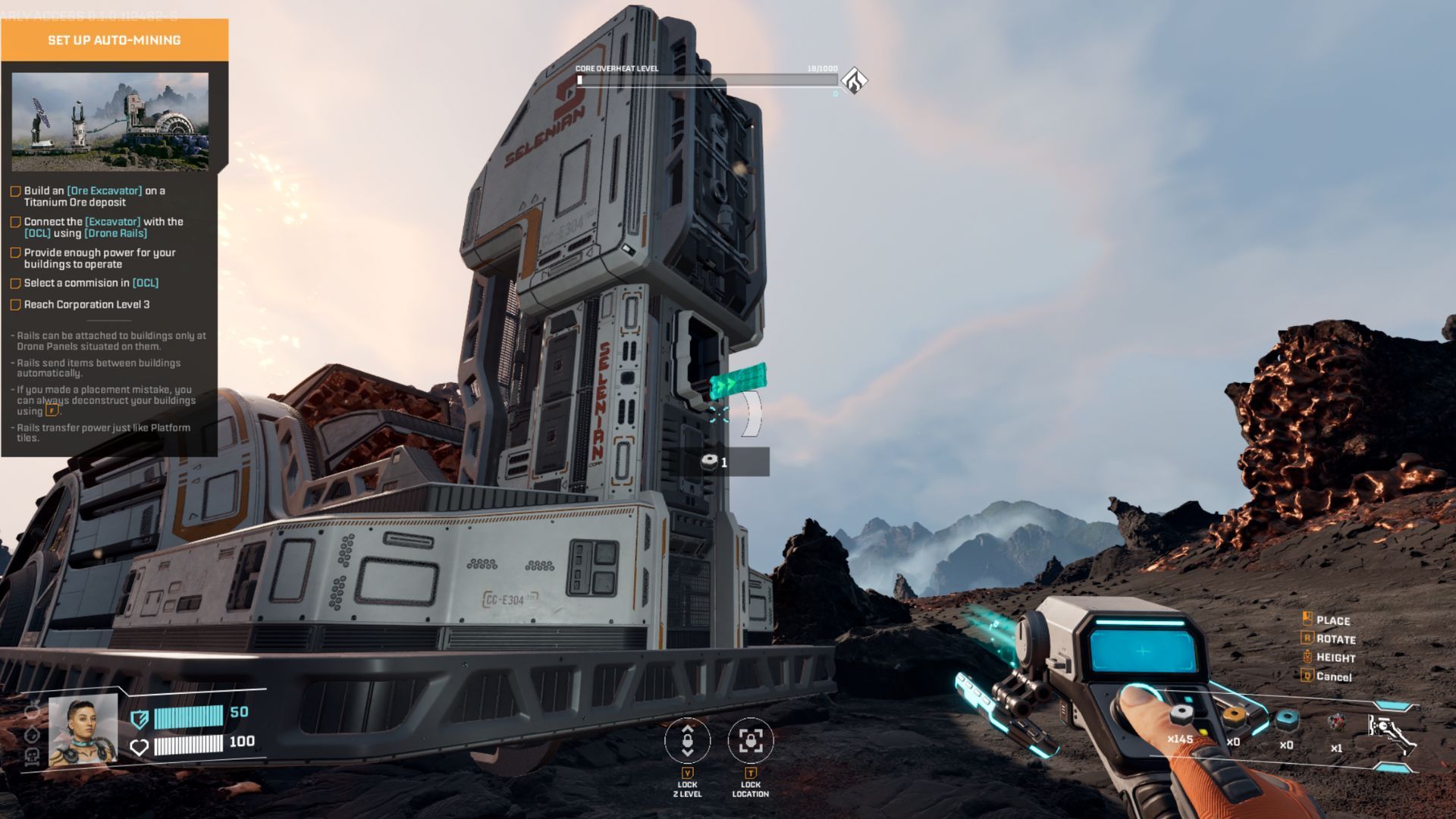Choose the red-speckled ore item with count 1
The width and height of the screenshot is (1456, 819).
point(1336,722)
